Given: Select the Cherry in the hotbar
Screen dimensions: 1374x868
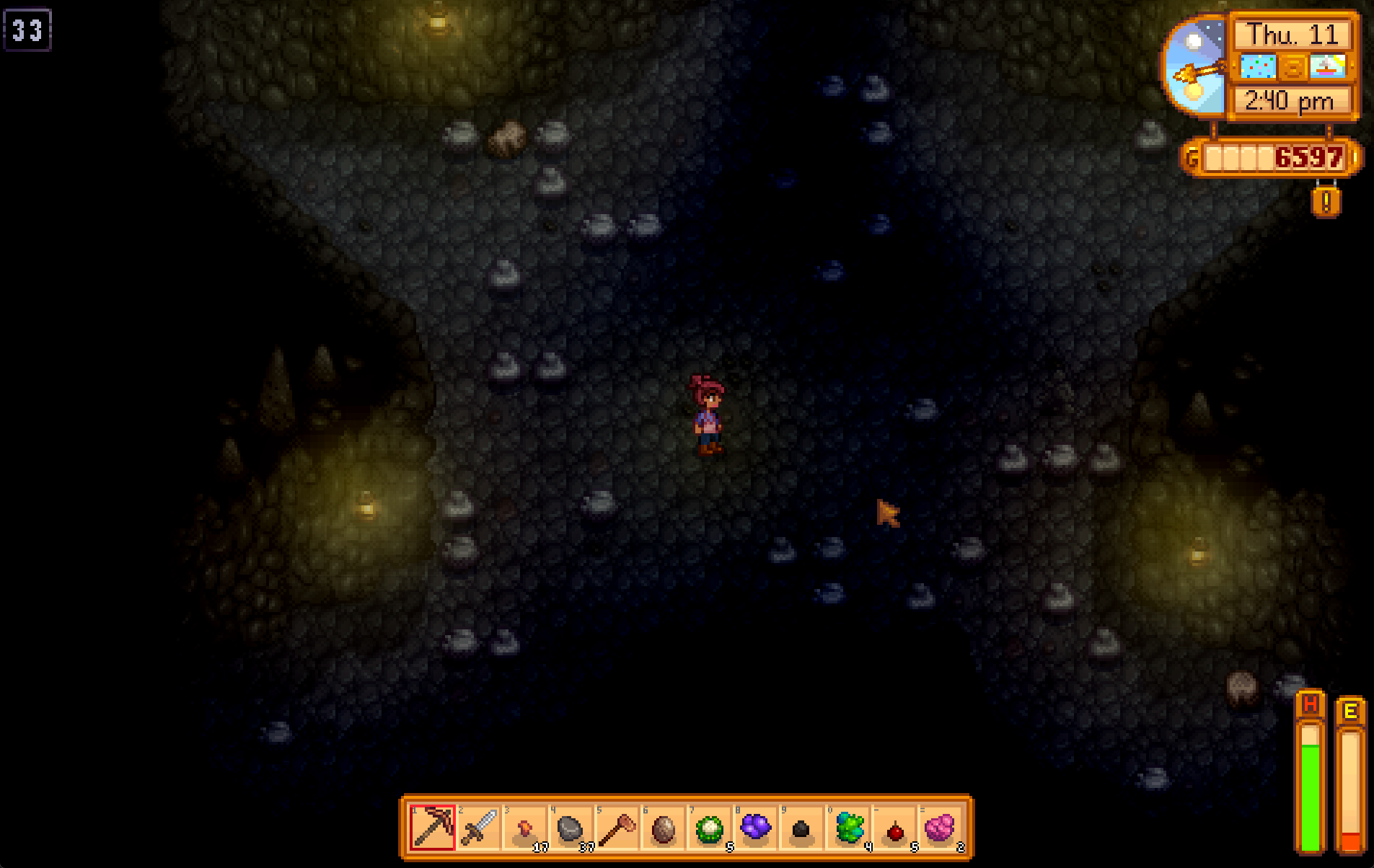Looking at the screenshot, I should click(x=895, y=829).
